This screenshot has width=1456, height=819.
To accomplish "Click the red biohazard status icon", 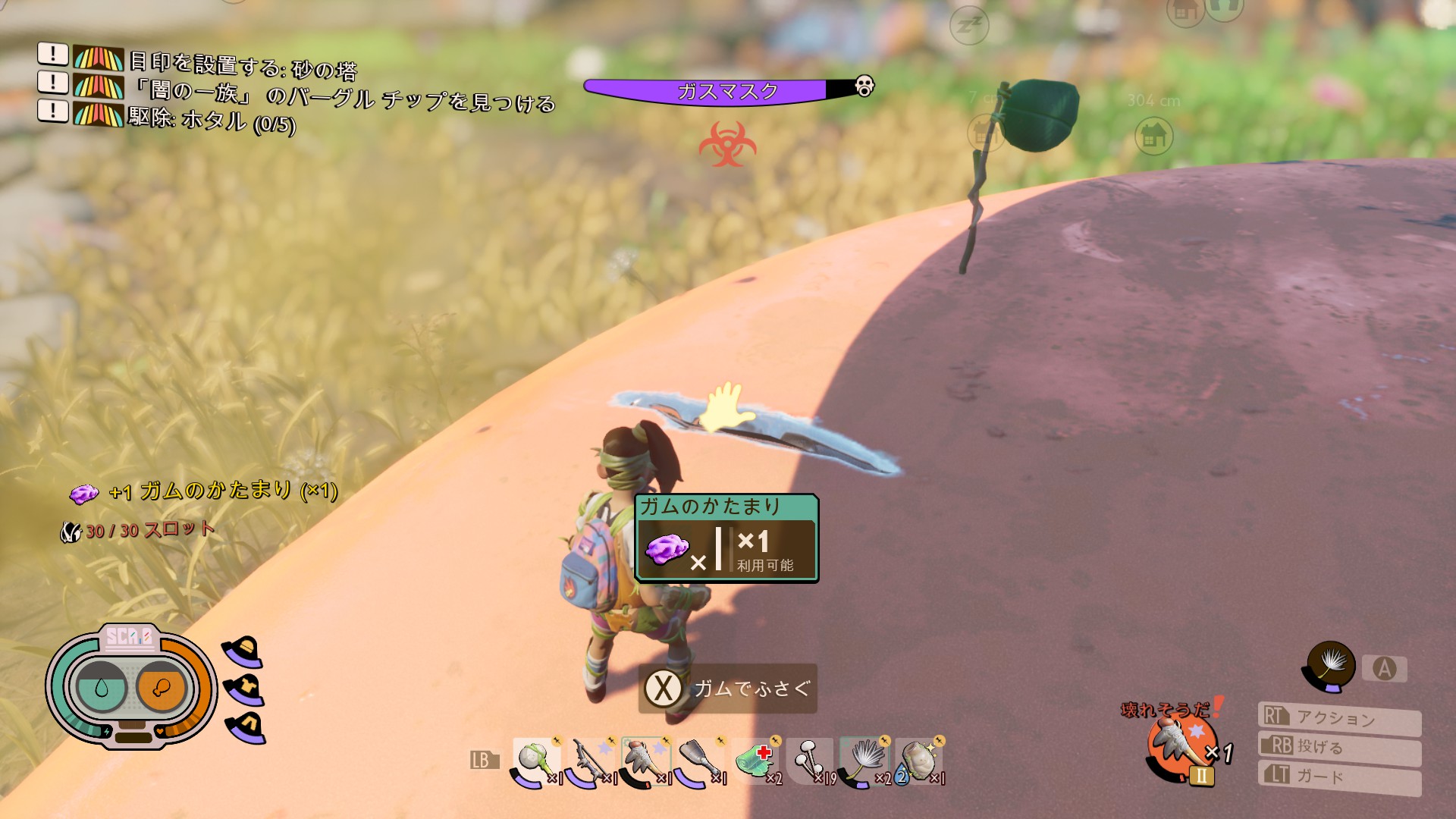I will coord(727,144).
